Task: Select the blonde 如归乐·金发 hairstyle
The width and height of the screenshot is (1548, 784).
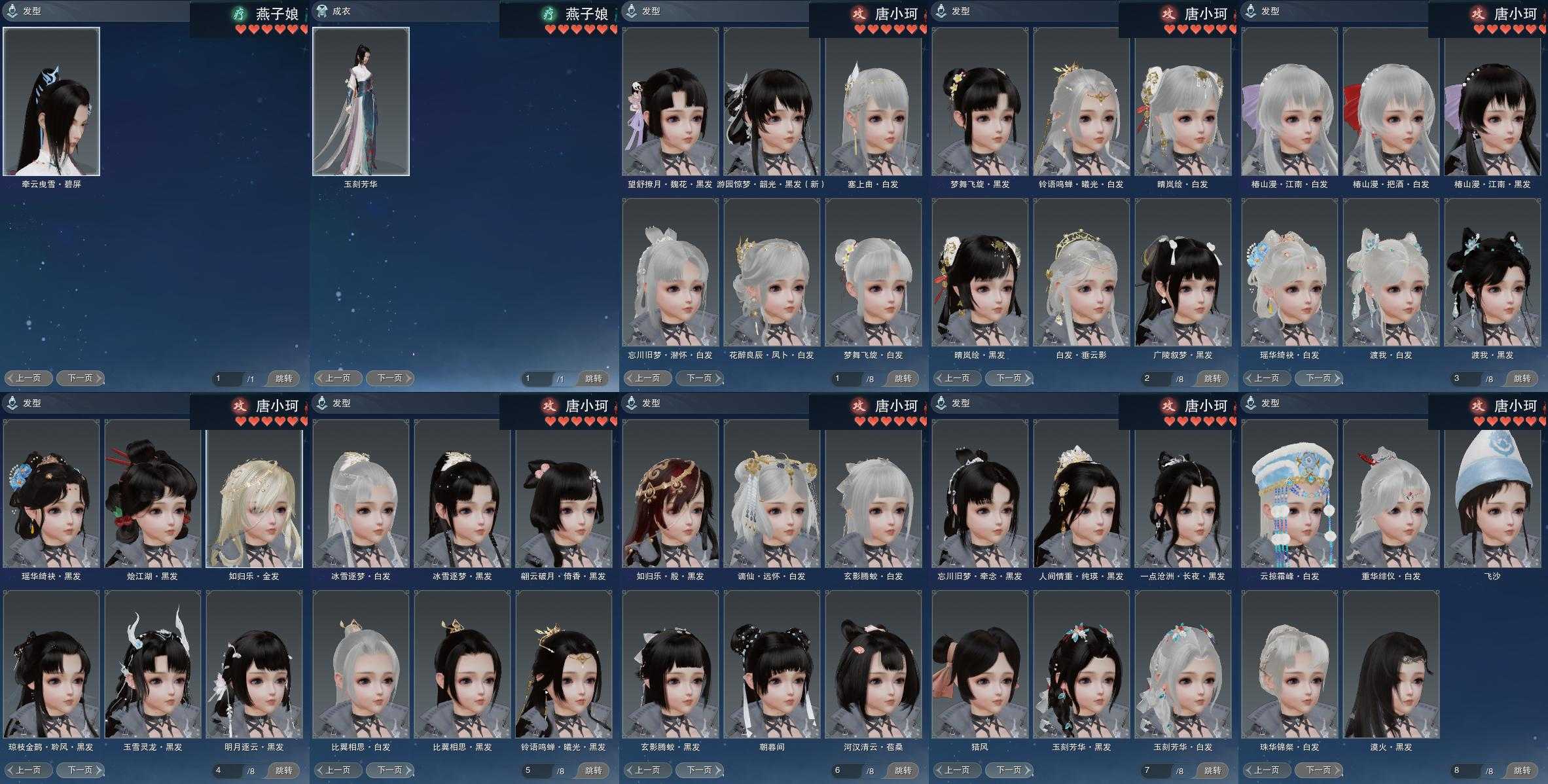Action: click(x=254, y=493)
